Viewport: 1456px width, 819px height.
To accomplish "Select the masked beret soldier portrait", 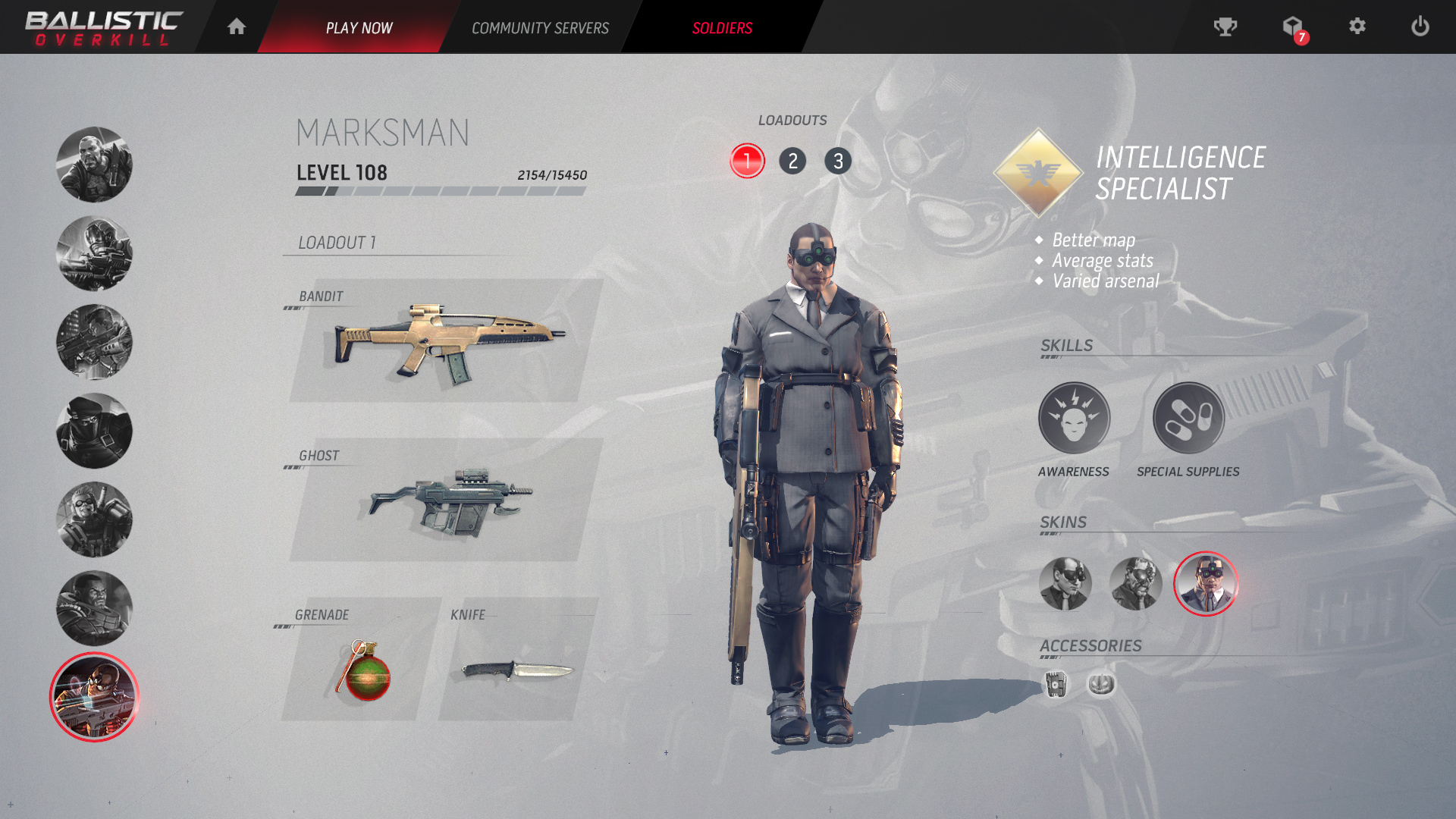I will point(94,431).
